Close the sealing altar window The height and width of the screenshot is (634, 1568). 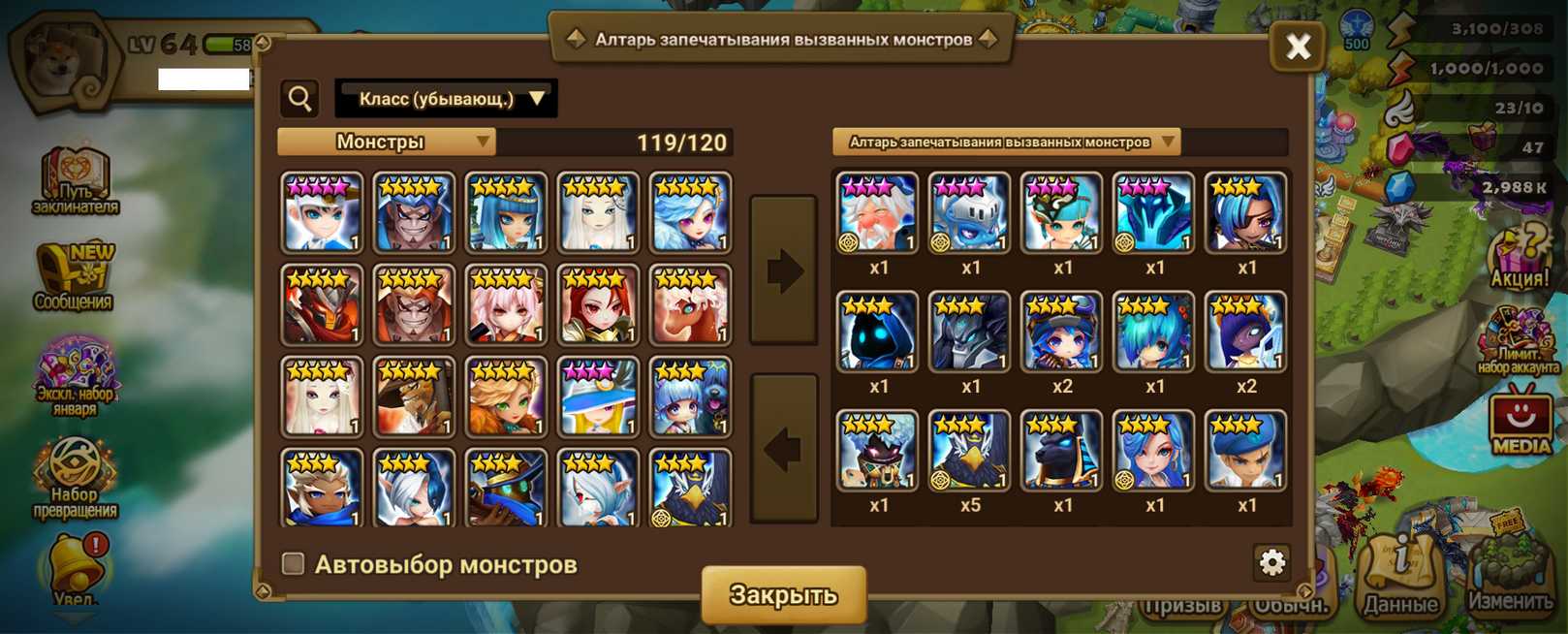click(1298, 46)
